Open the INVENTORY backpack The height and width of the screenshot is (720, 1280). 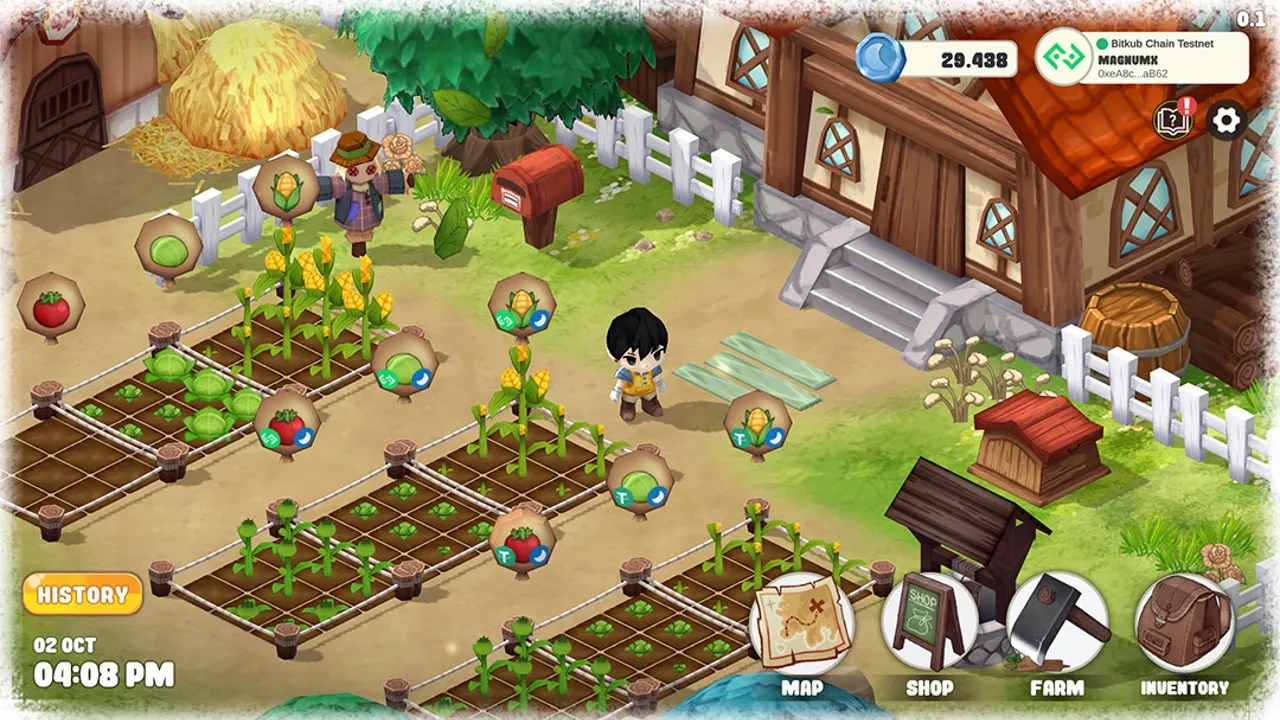[x=1184, y=625]
